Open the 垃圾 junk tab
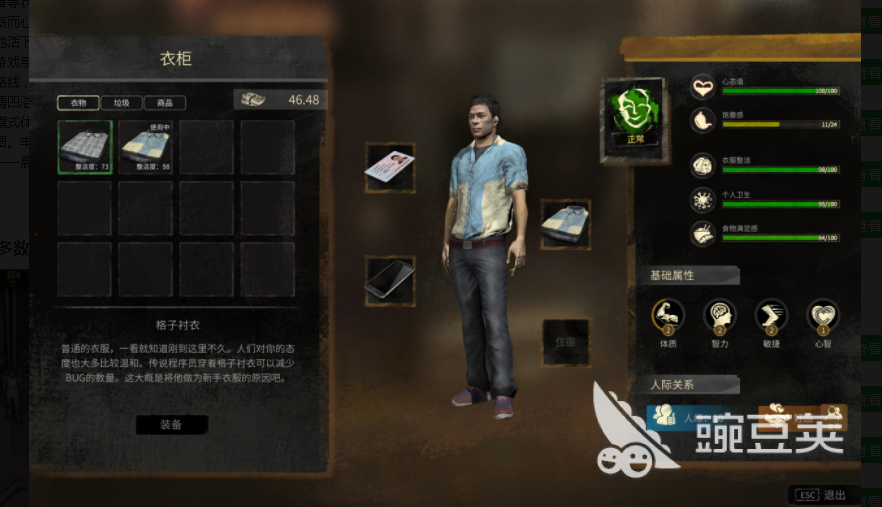Image resolution: width=882 pixels, height=507 pixels. pyautogui.click(x=120, y=103)
